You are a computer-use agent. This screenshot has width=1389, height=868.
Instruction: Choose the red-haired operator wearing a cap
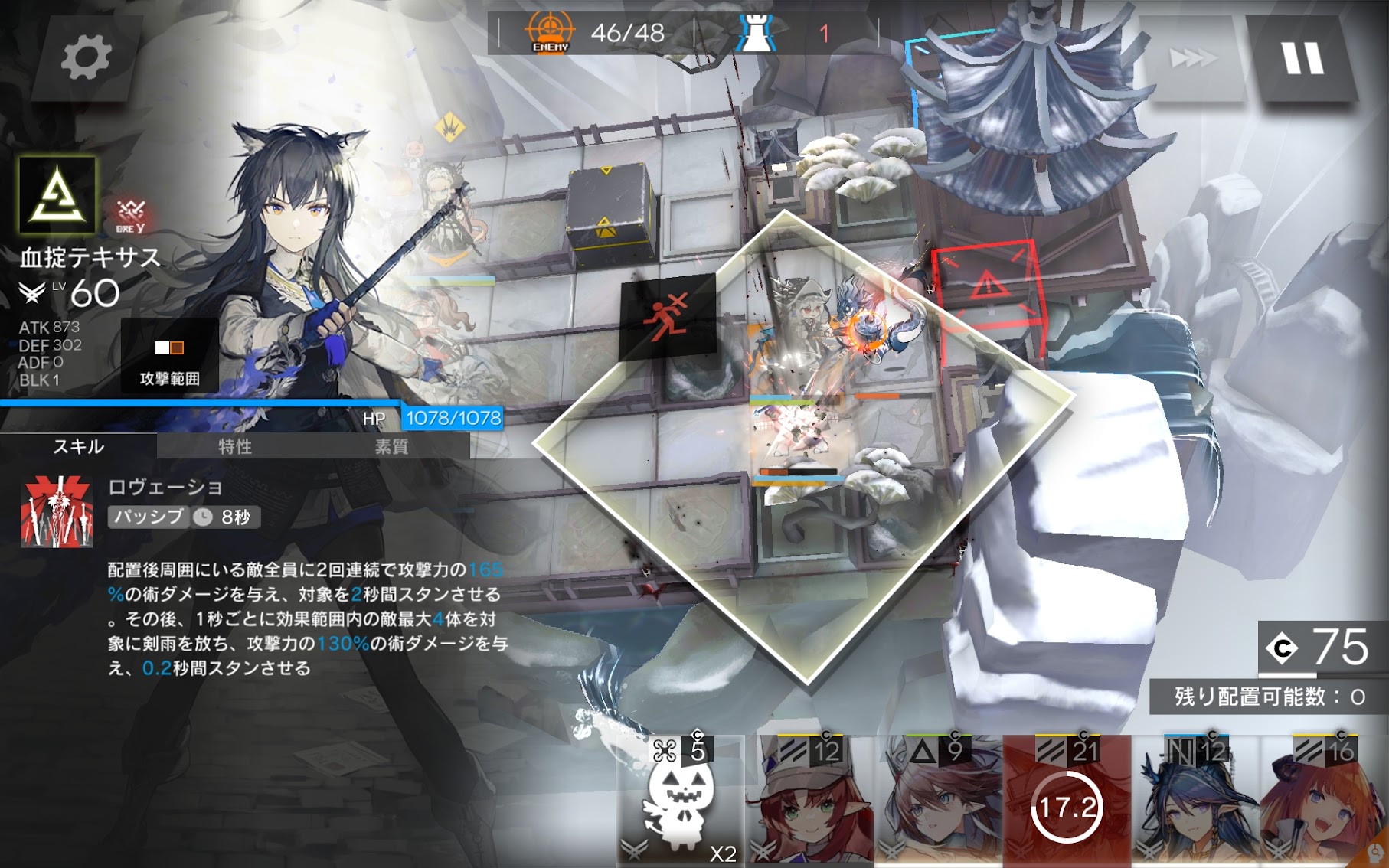(x=811, y=801)
